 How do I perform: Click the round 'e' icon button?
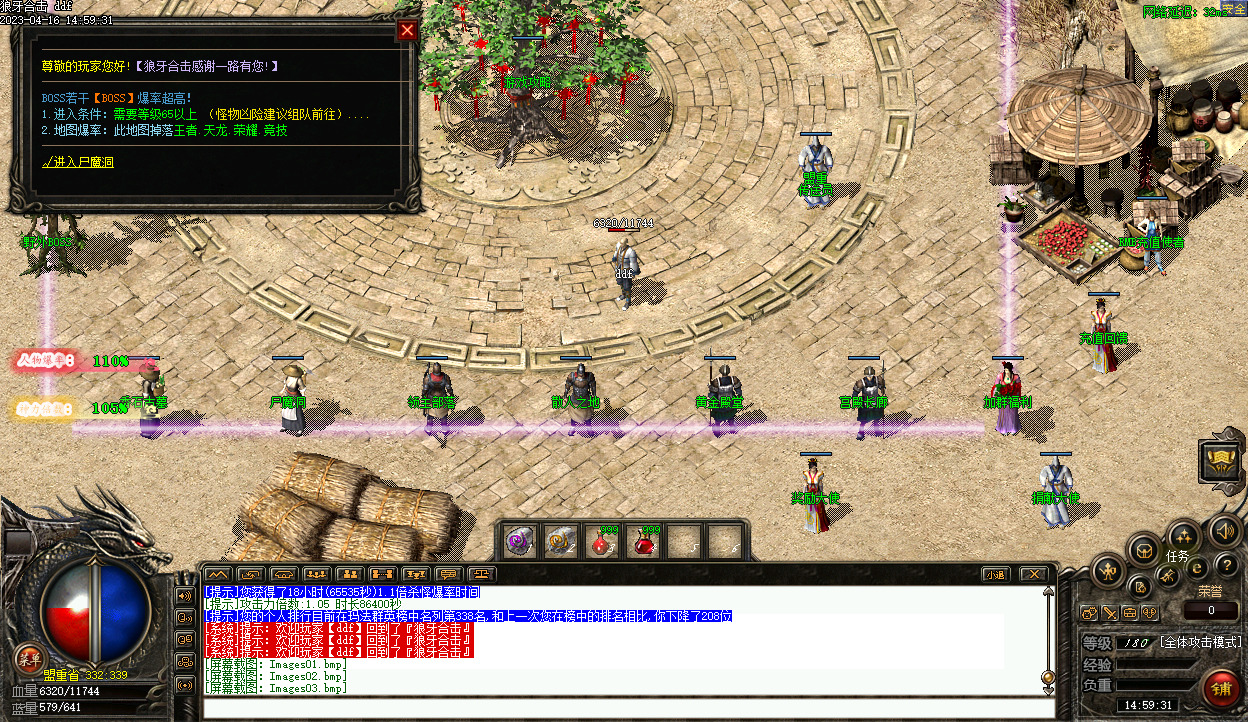[x=1196, y=567]
